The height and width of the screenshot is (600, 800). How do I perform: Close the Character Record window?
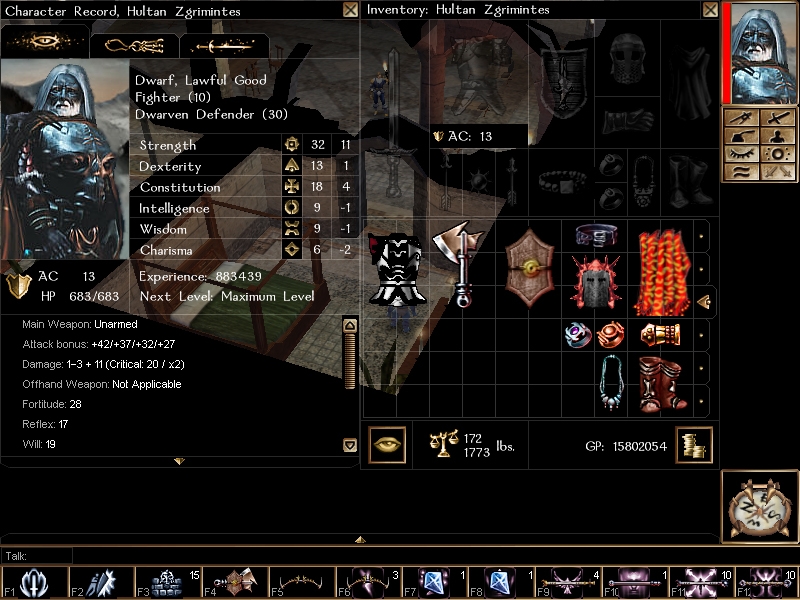click(x=350, y=10)
